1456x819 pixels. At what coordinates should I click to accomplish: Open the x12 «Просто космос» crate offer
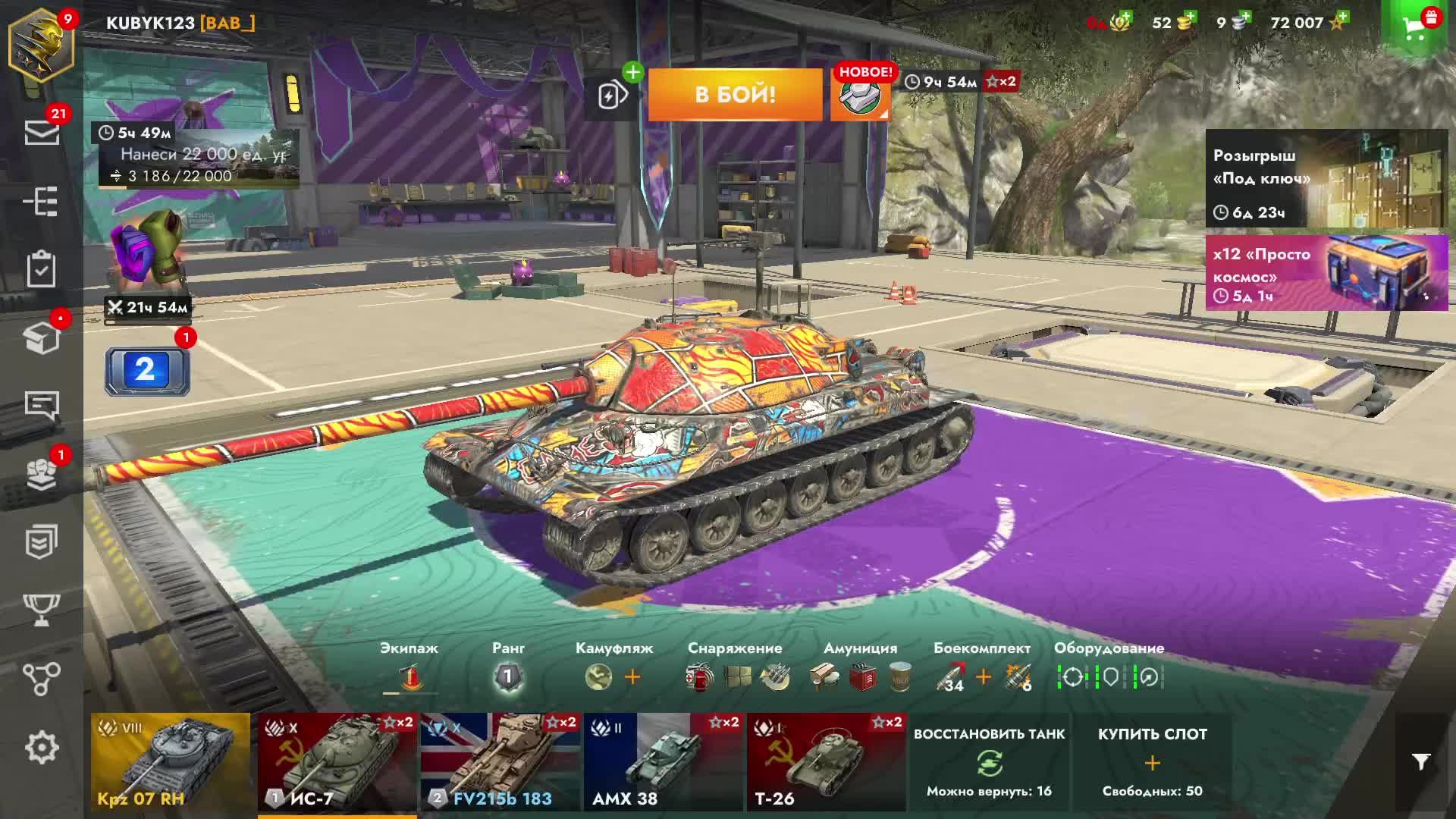1326,273
